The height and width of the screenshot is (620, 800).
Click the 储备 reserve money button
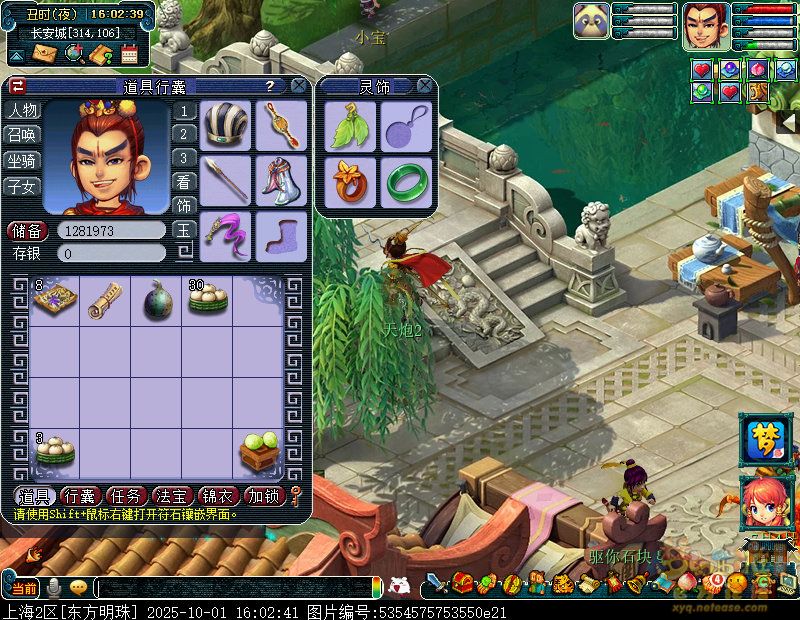(x=27, y=231)
